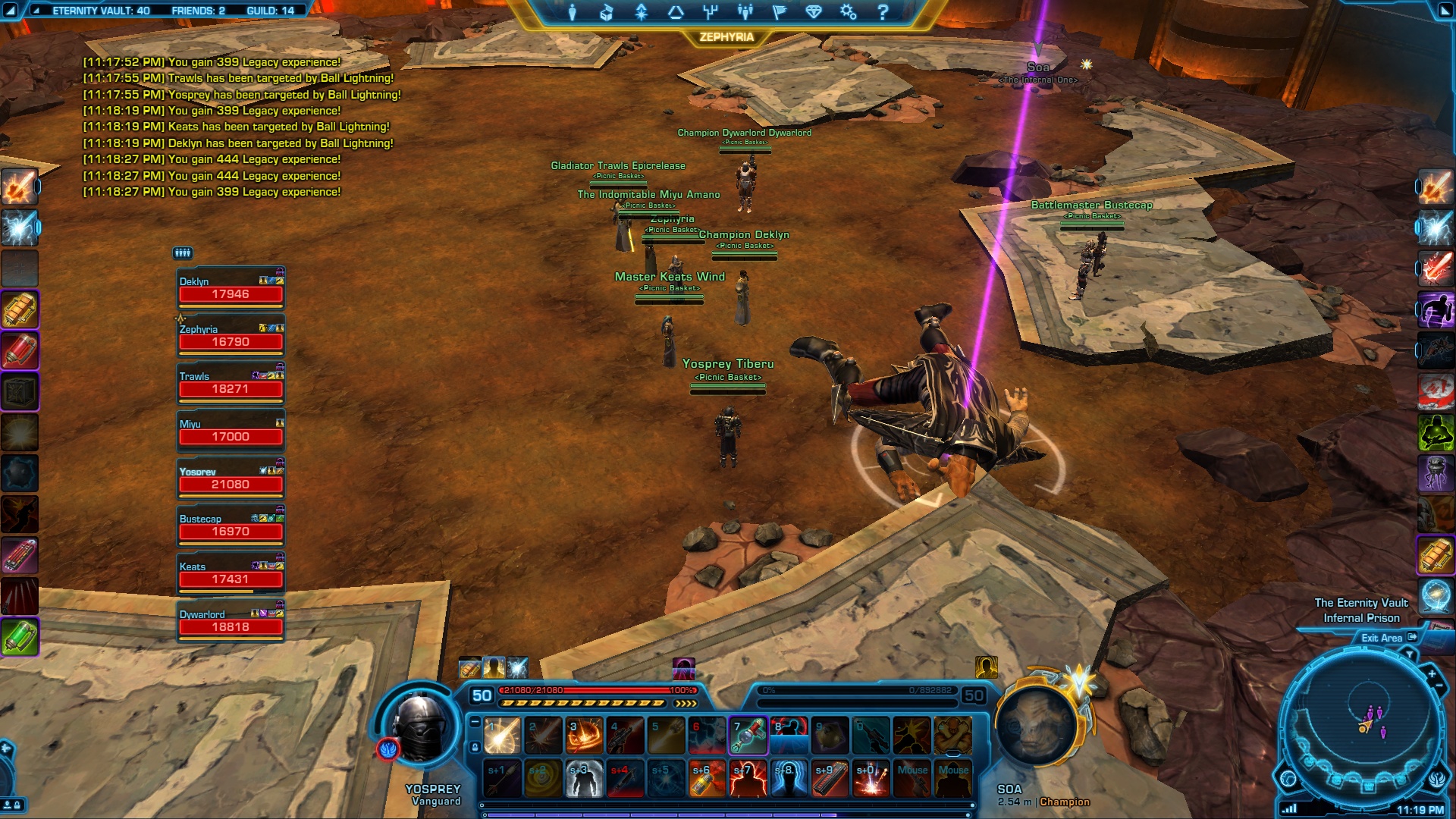Select Deklyn in the raid frame
The image size is (1456, 819).
pos(231,288)
